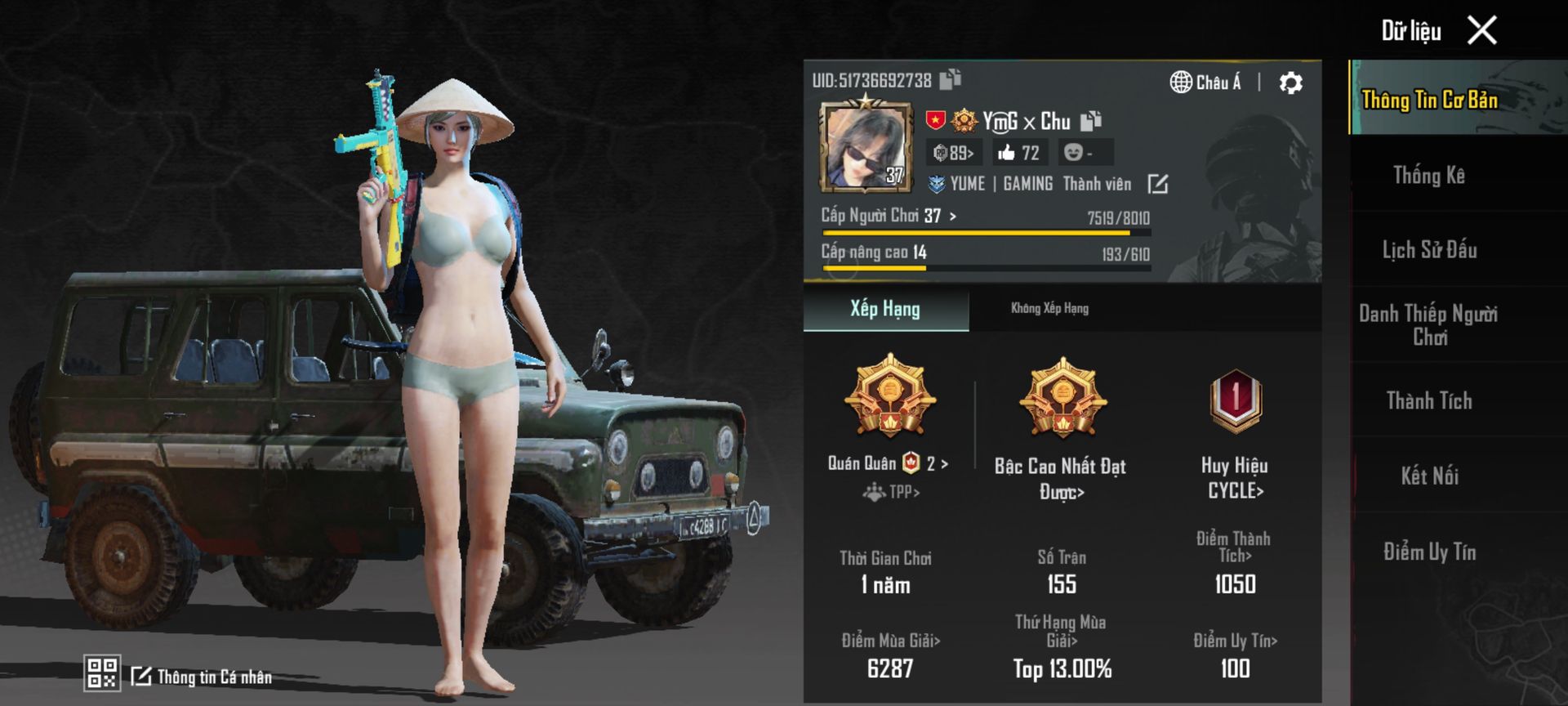Click the player avatar portrait
The image size is (1568, 706).
[x=866, y=147]
